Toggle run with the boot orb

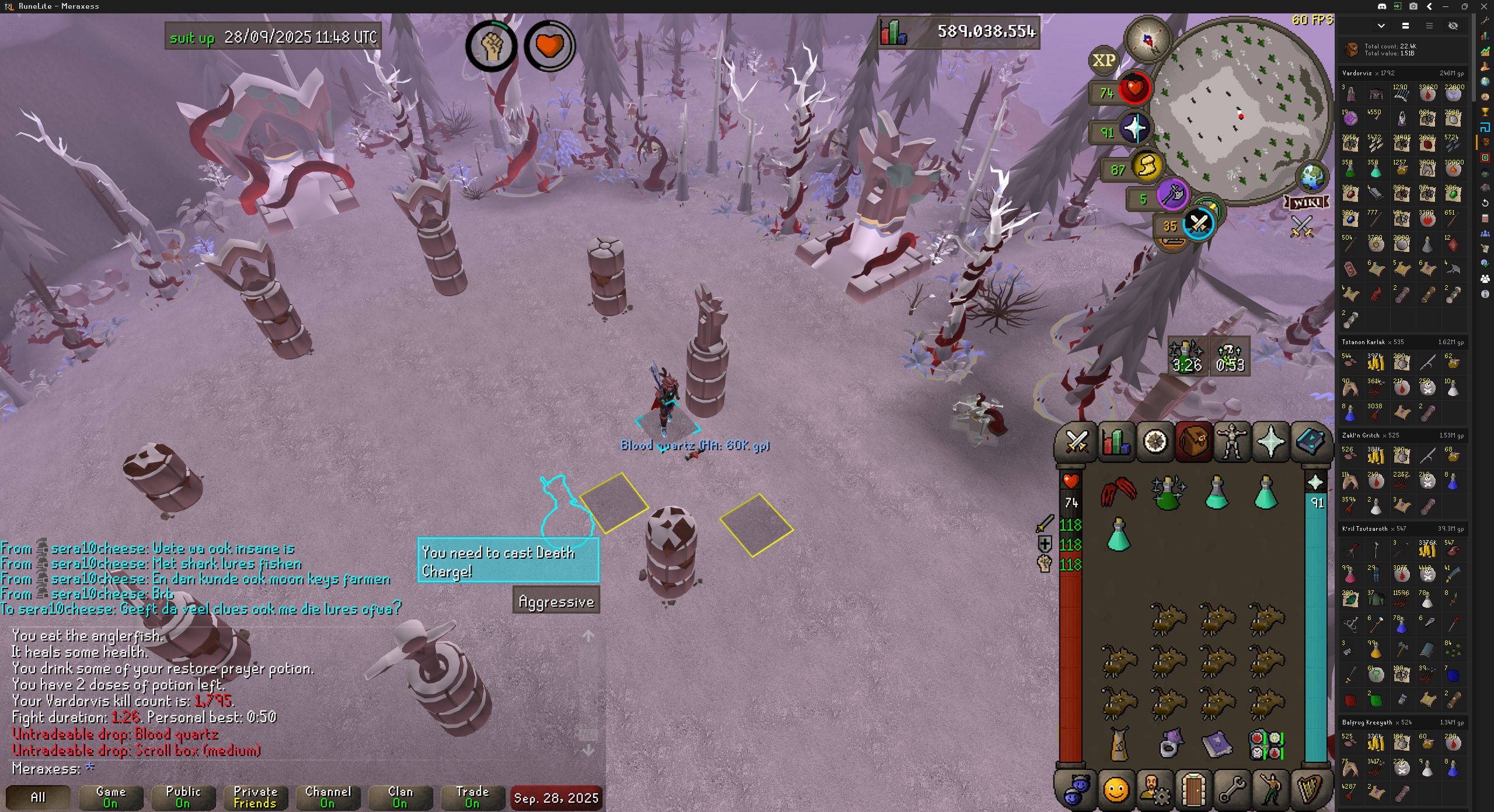(x=1146, y=167)
